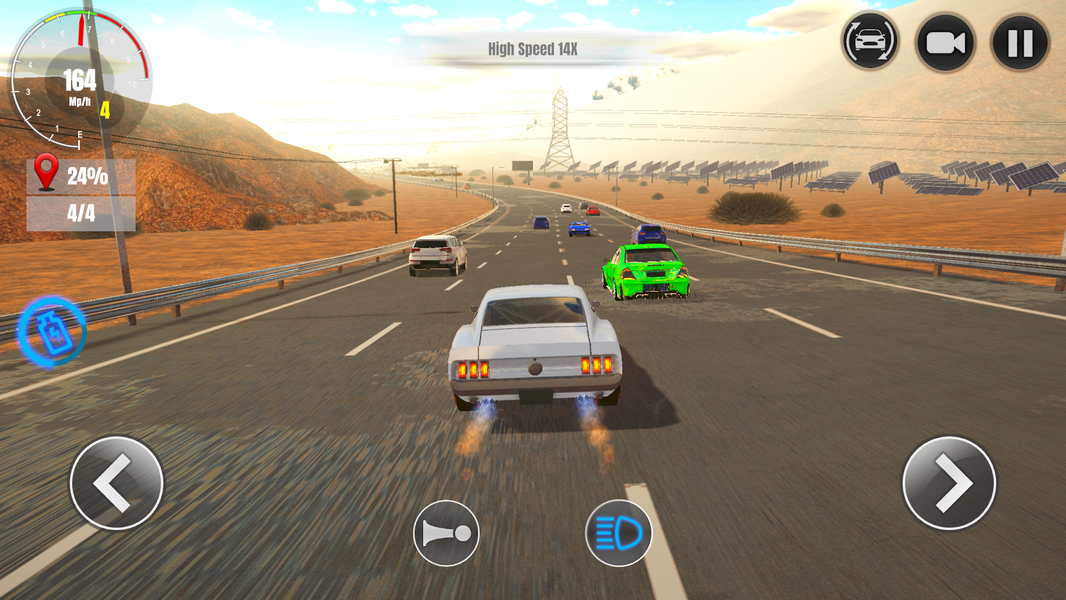The image size is (1066, 600).
Task: Honk the horn button
Action: [x=446, y=534]
